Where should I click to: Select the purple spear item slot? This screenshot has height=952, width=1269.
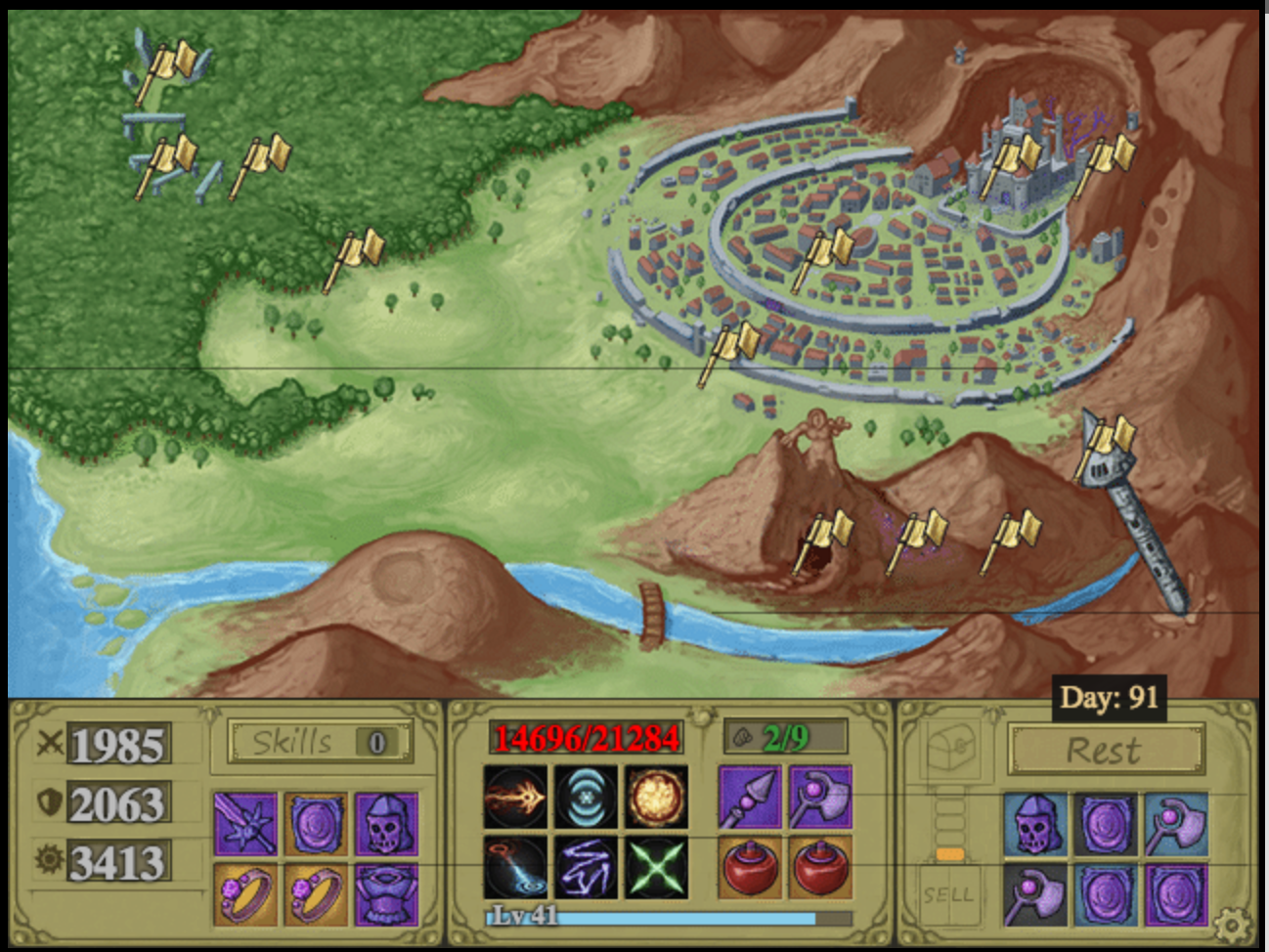(x=750, y=798)
